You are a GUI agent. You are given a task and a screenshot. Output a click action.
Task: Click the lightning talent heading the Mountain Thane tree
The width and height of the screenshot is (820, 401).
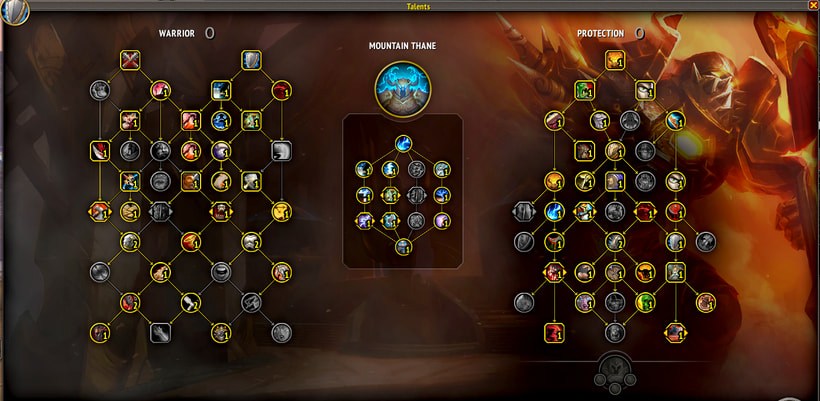[x=404, y=143]
